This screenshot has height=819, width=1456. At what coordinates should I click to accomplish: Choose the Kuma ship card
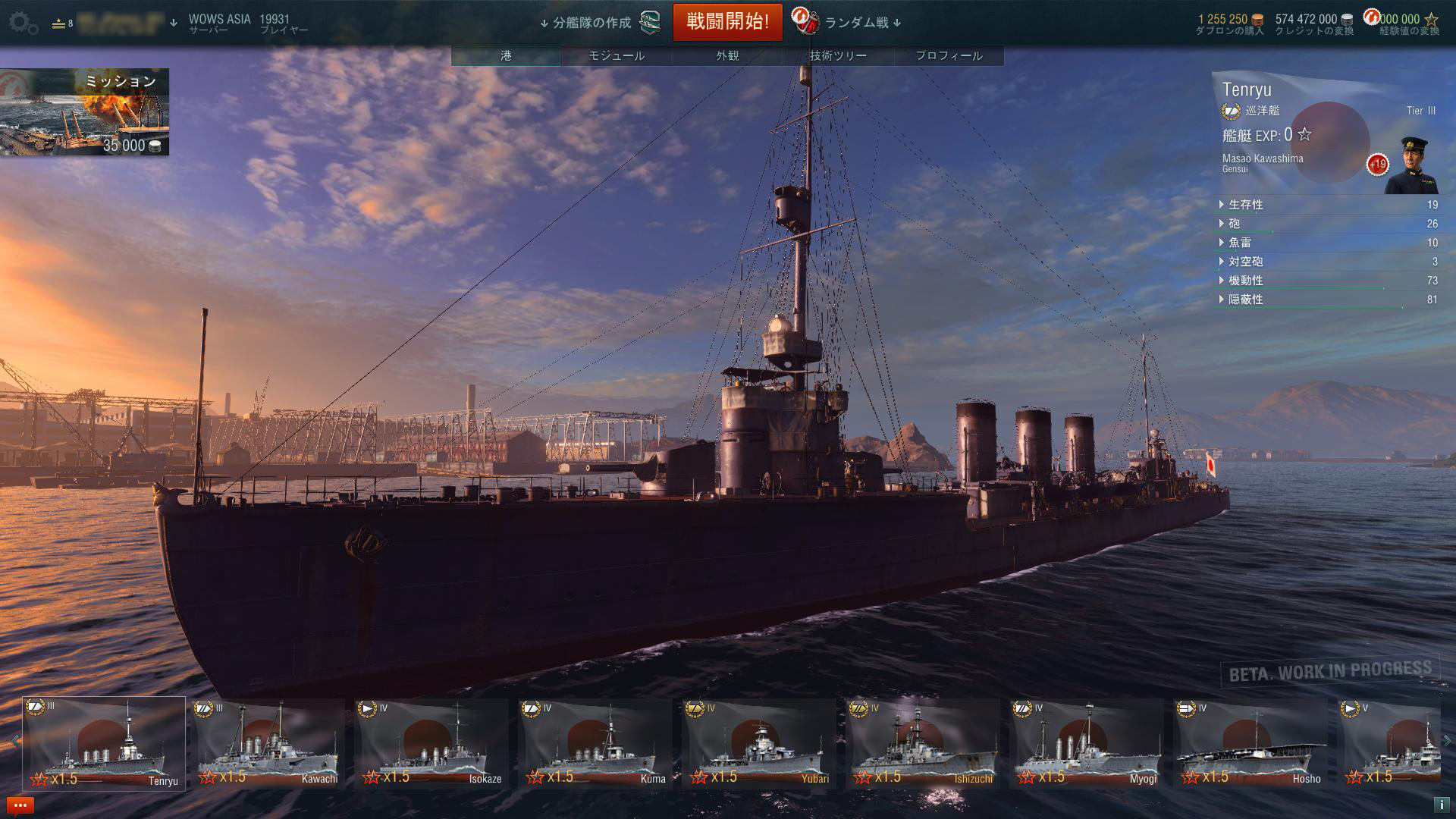pos(595,743)
